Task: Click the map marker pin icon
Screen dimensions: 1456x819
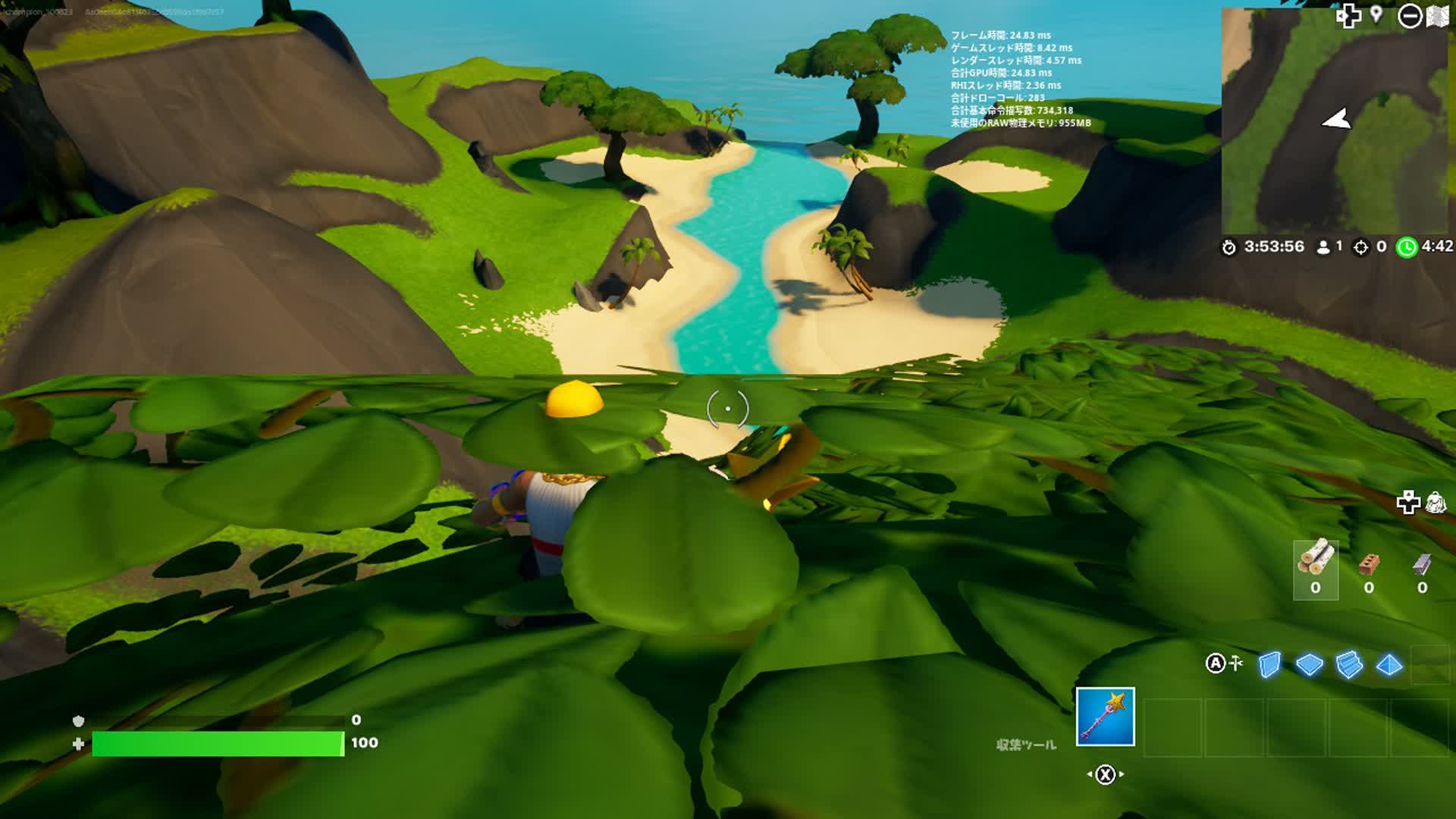Action: point(1376,15)
